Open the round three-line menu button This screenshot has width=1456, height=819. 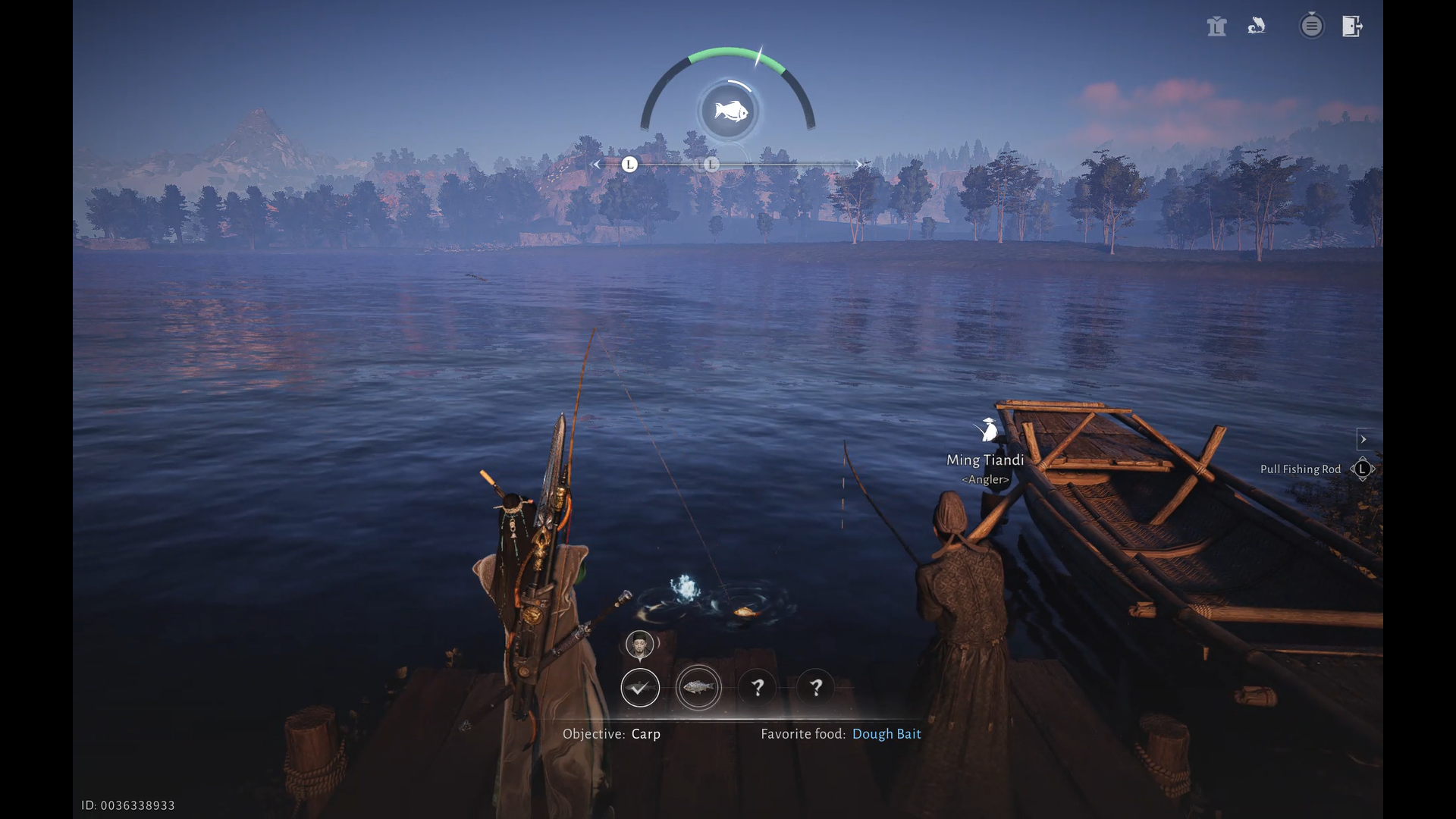tap(1311, 27)
